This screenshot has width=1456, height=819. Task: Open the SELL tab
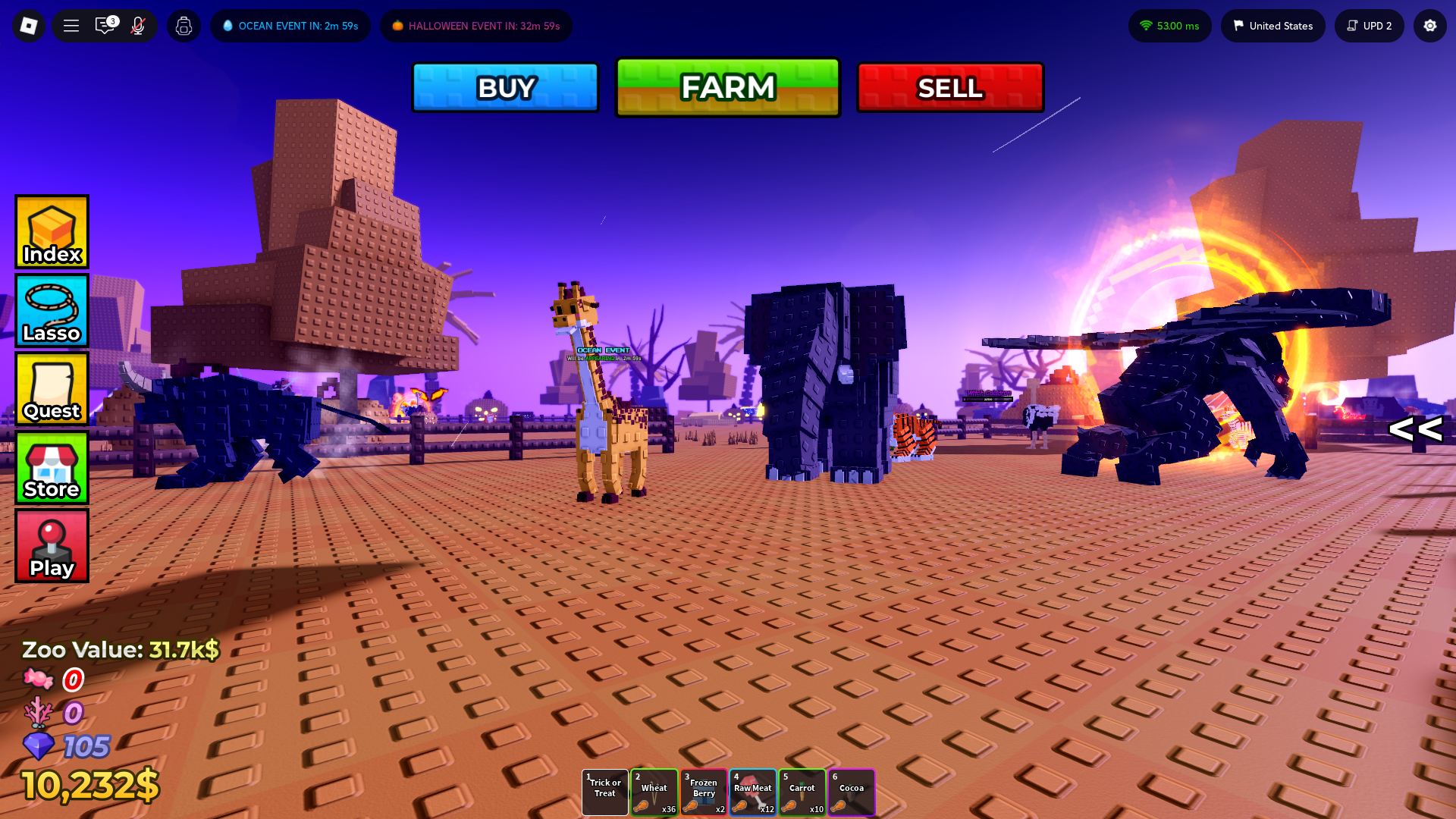(949, 86)
